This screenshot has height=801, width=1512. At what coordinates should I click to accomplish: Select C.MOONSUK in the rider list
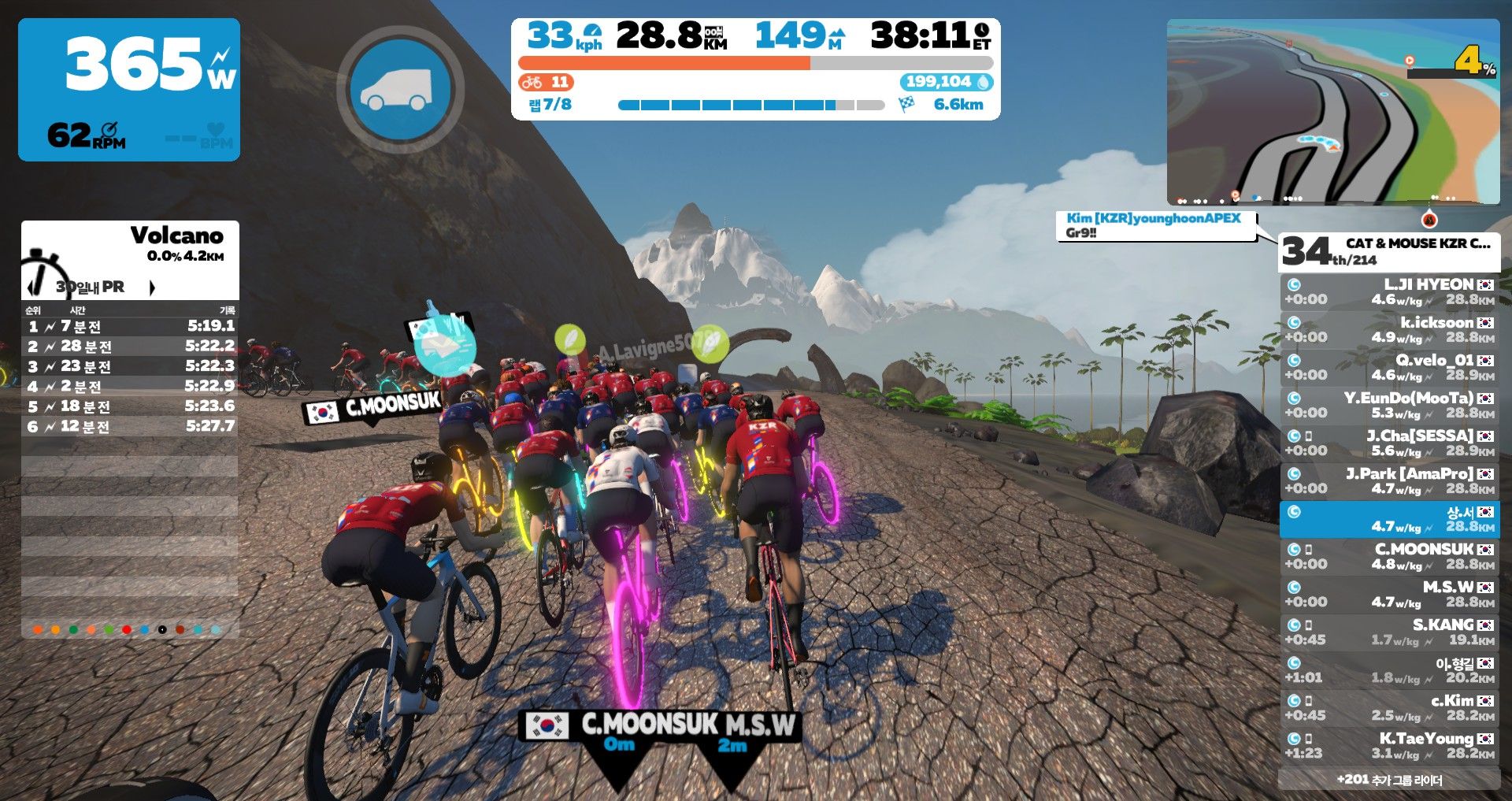[1389, 556]
